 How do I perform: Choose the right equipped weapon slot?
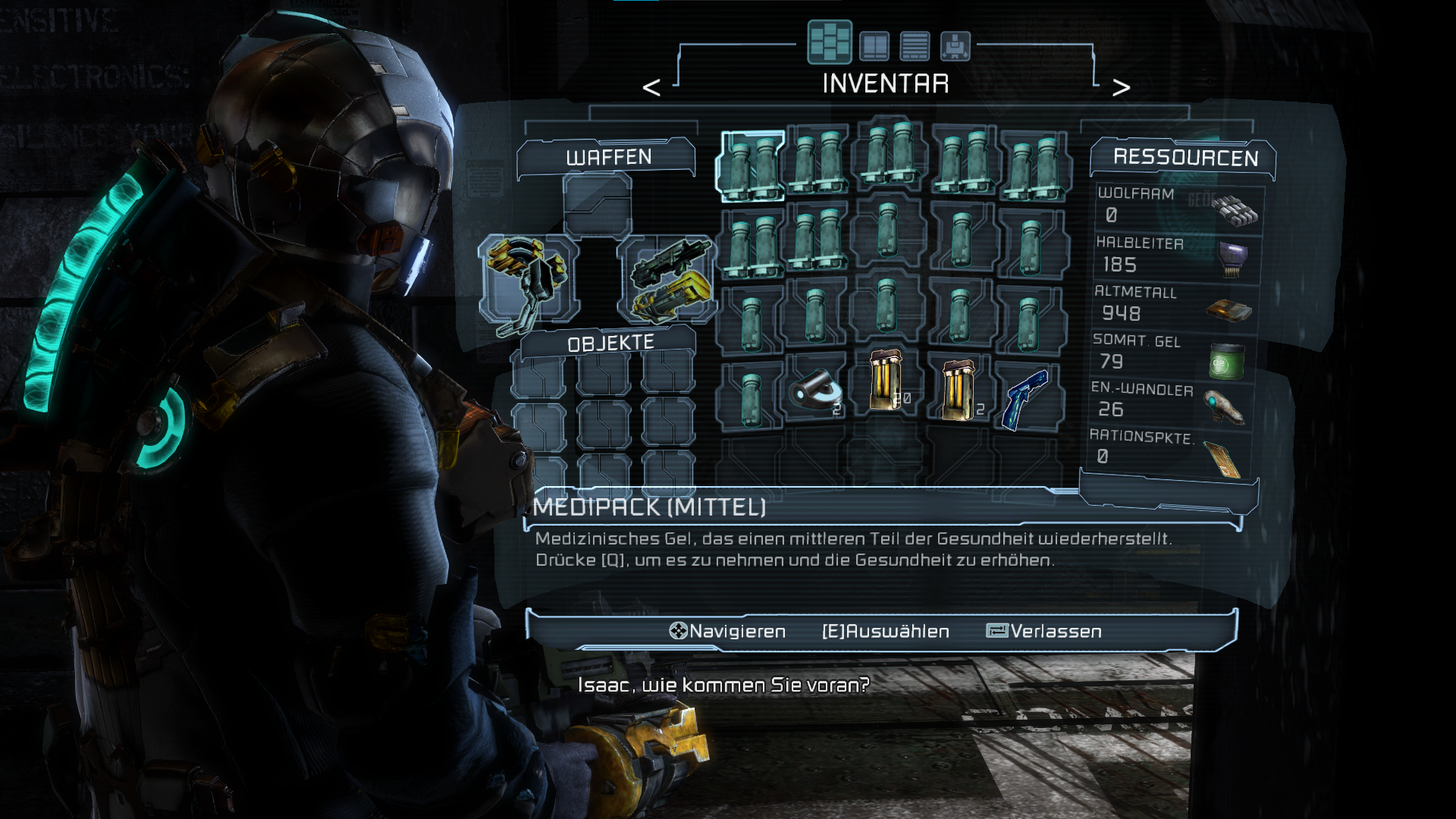point(669,281)
